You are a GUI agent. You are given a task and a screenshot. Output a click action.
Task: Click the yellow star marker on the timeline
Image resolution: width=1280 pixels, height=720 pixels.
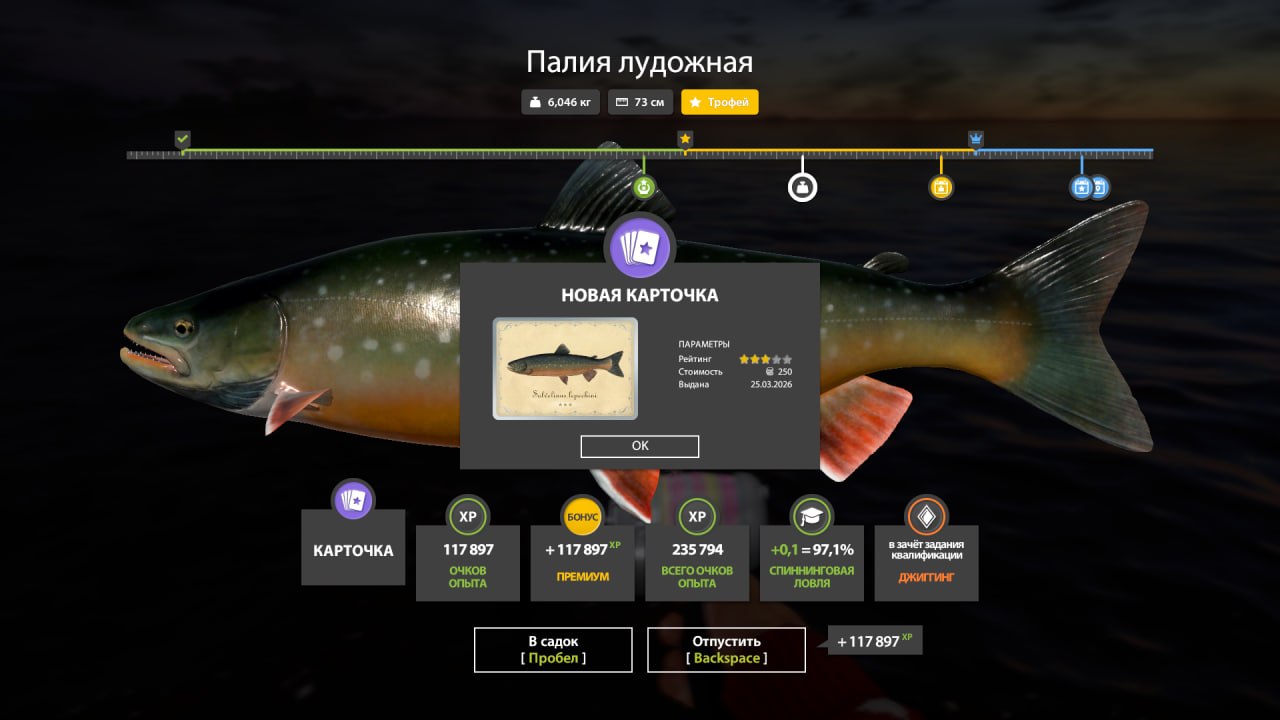pos(685,140)
